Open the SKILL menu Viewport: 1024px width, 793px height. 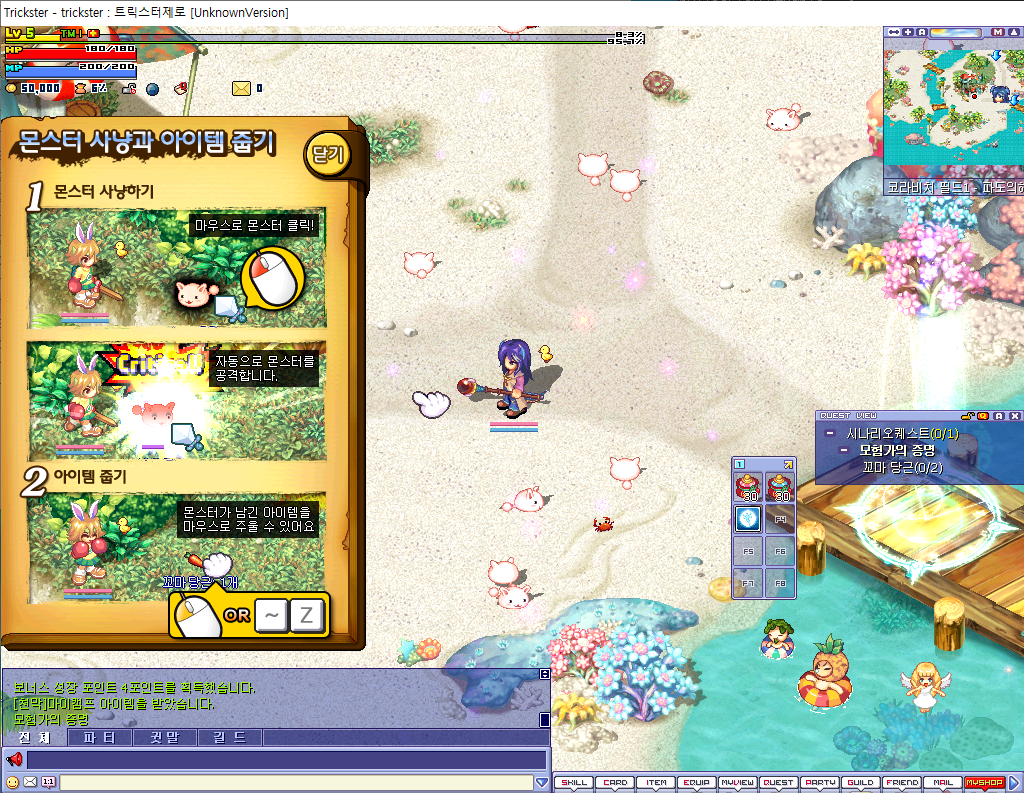pos(575,783)
